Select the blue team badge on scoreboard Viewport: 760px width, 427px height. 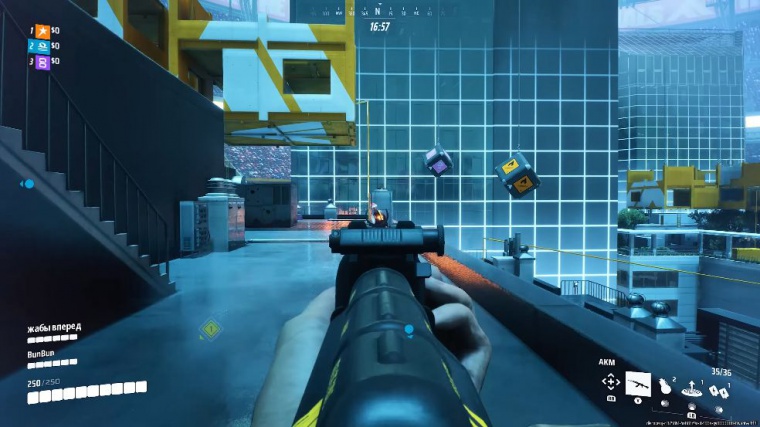click(43, 46)
